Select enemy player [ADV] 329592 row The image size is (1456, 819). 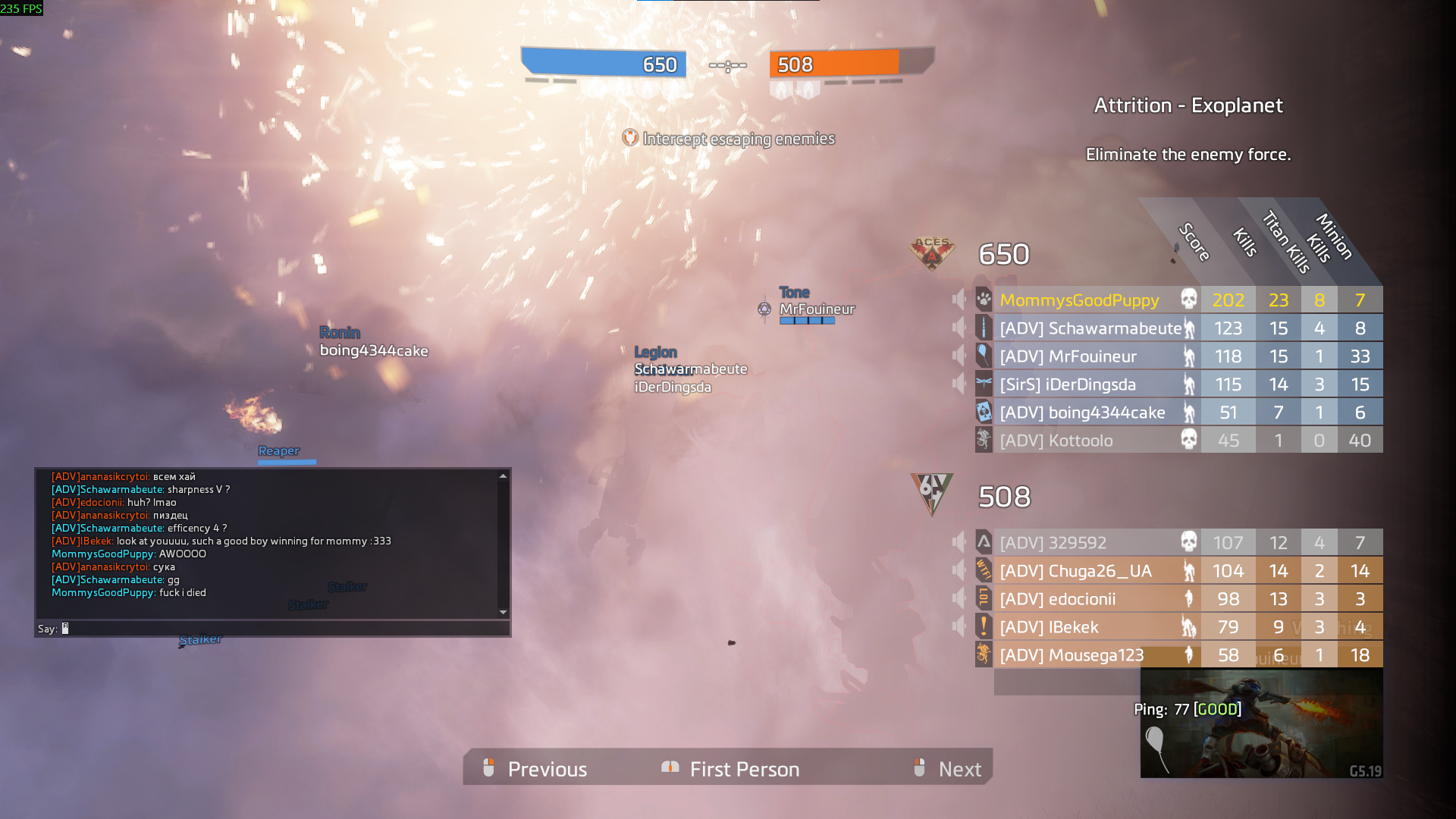coord(1053,543)
